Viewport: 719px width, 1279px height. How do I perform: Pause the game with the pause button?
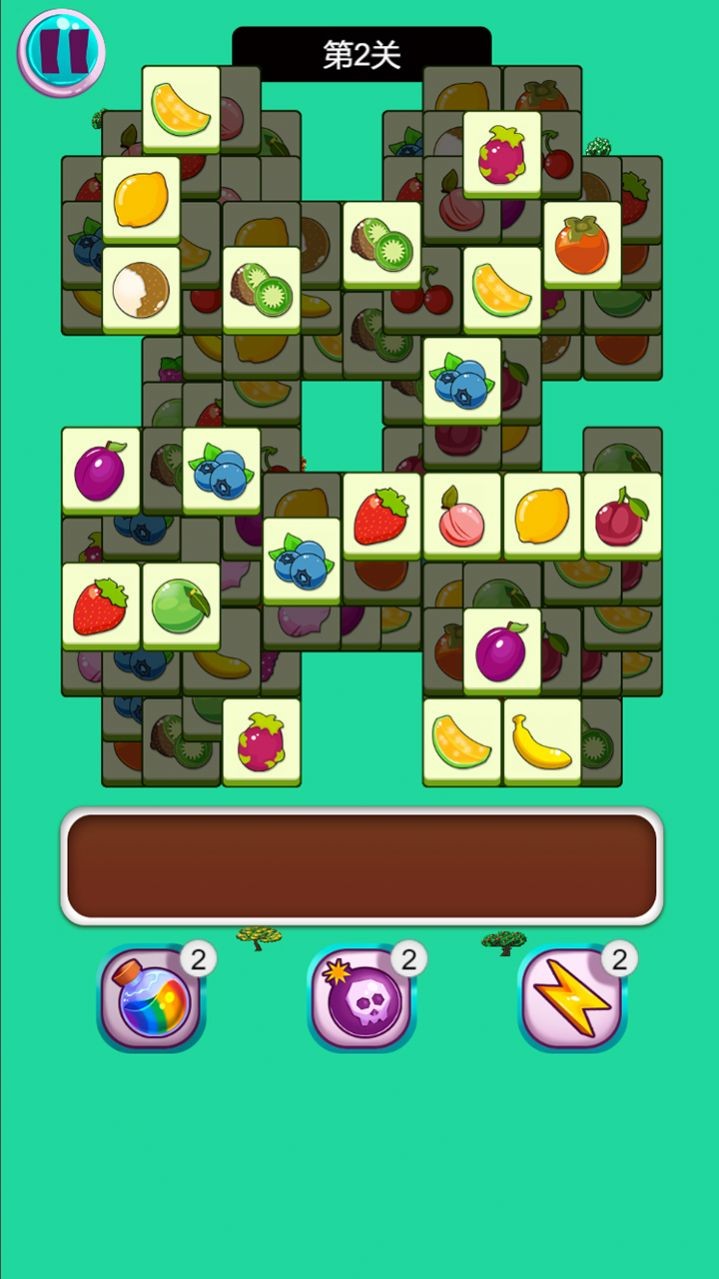click(x=62, y=52)
